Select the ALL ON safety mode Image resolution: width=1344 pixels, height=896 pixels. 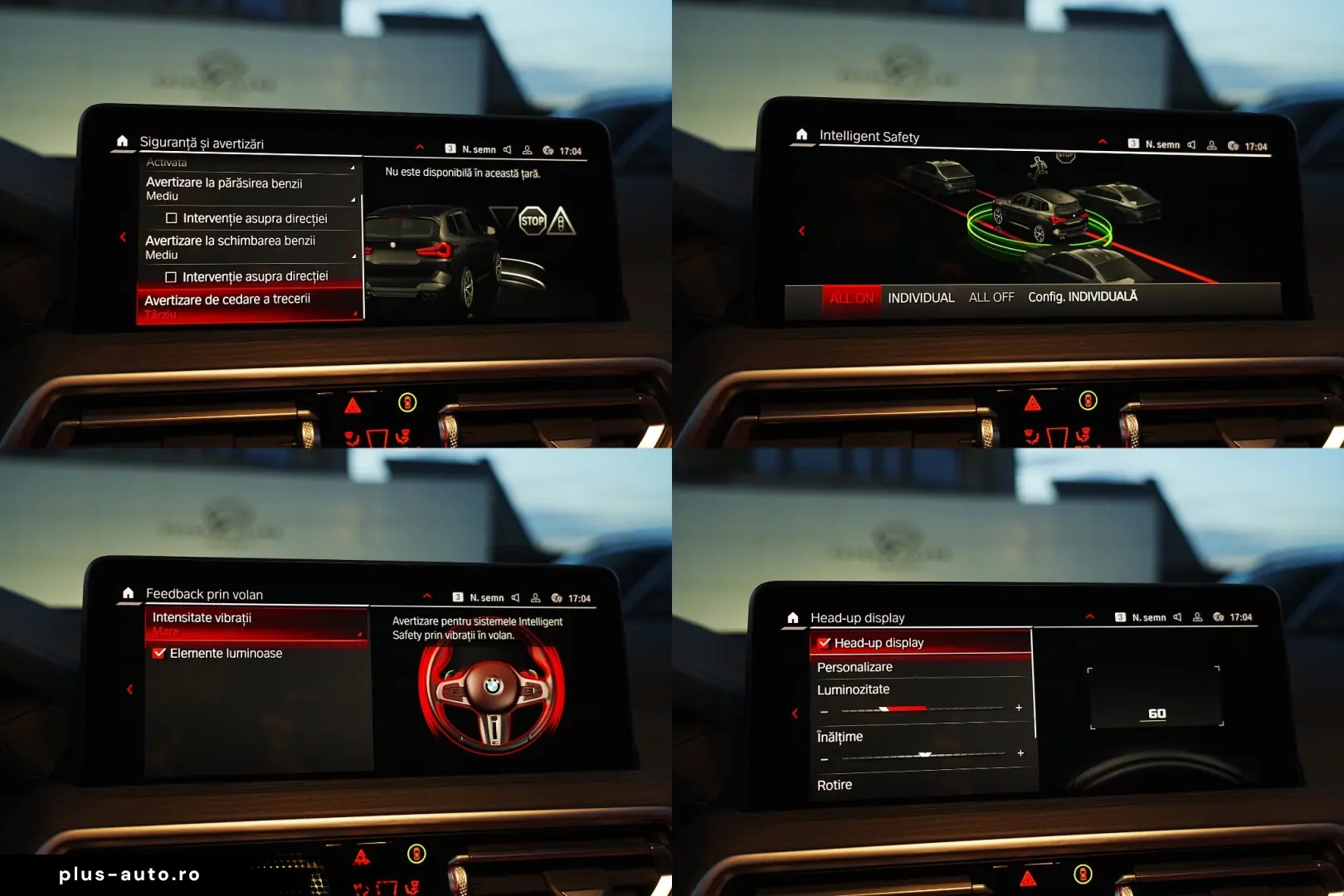click(x=851, y=299)
